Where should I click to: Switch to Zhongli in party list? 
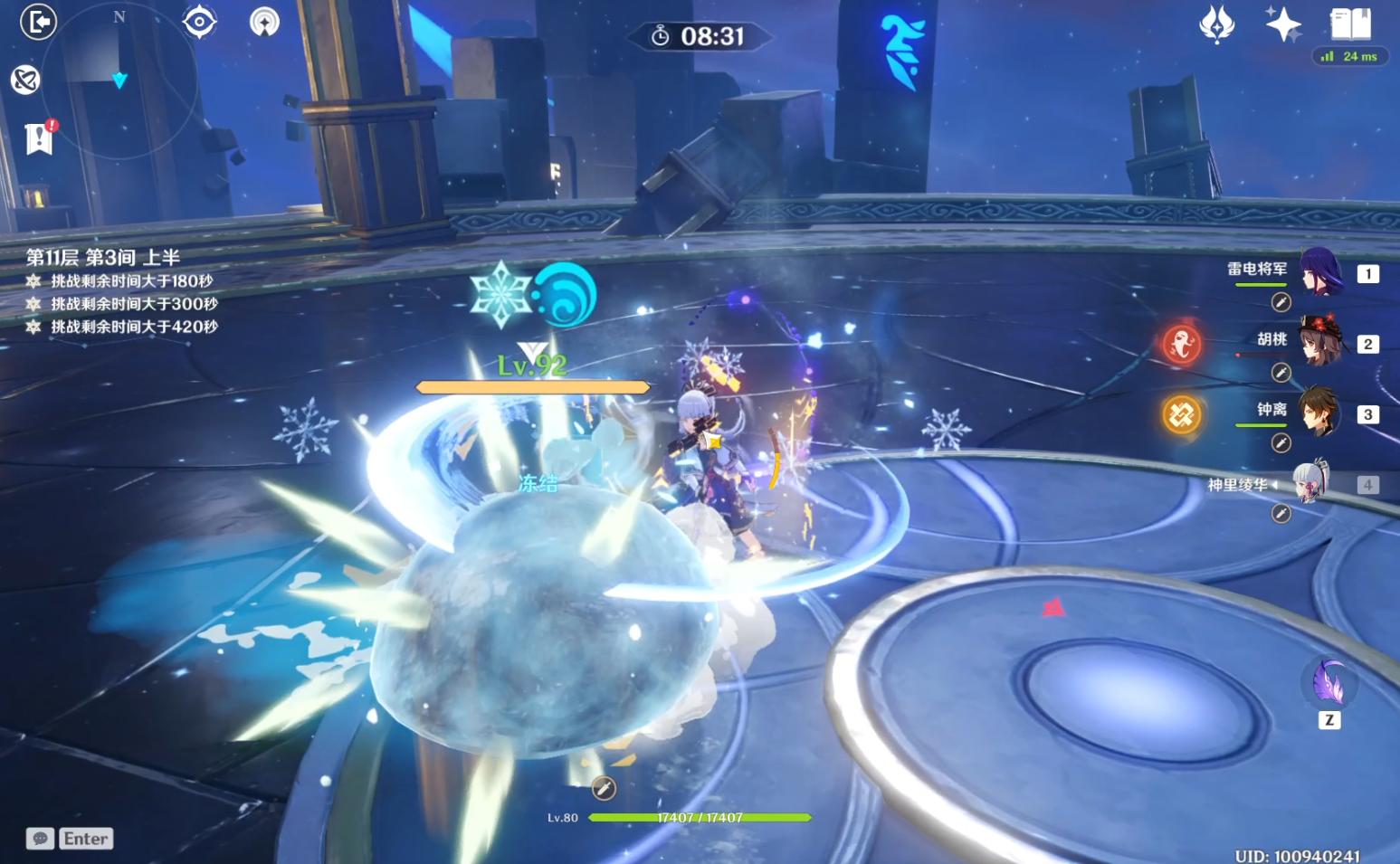tap(1320, 412)
